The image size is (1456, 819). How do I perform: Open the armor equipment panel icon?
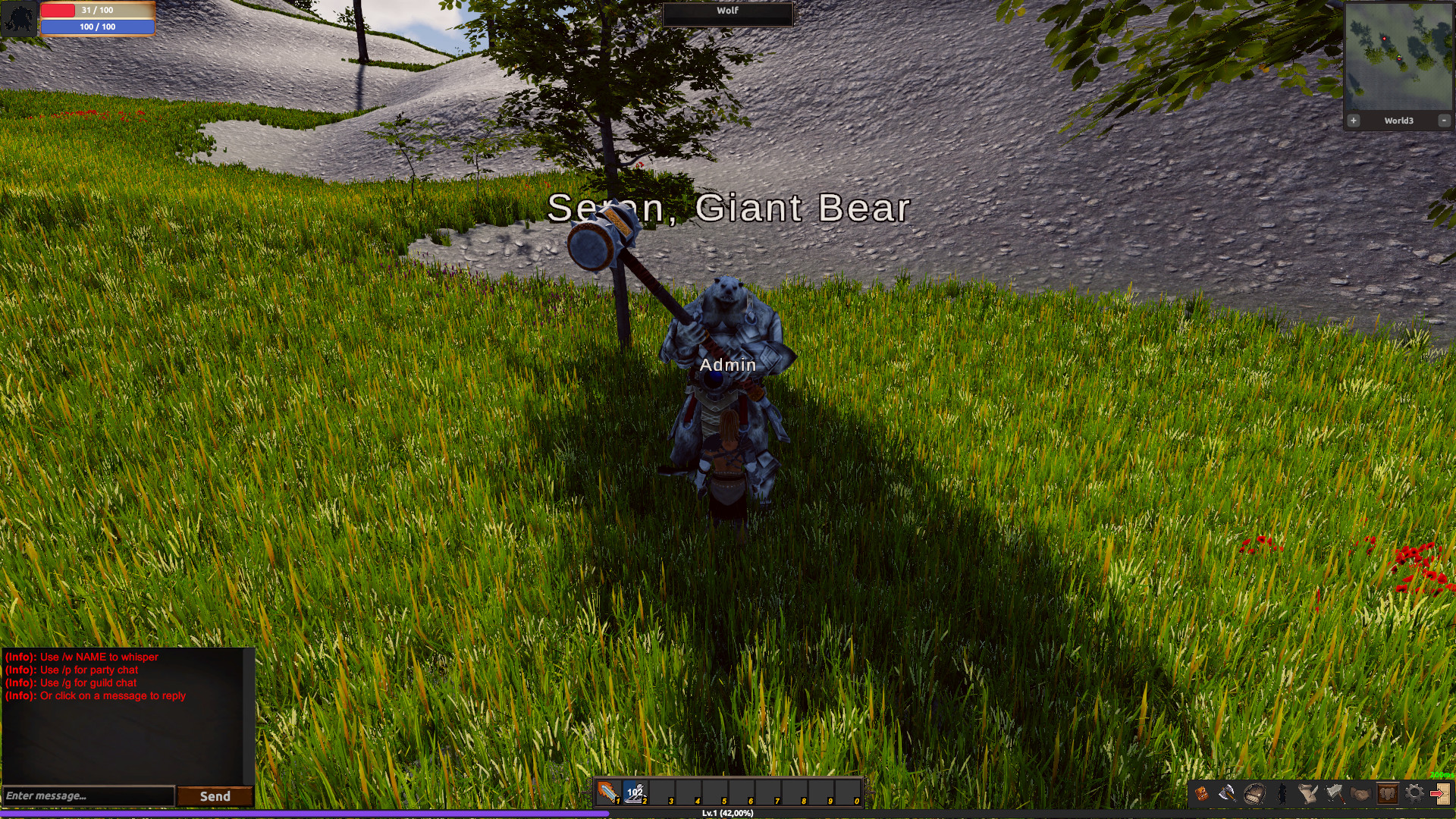[1388, 792]
